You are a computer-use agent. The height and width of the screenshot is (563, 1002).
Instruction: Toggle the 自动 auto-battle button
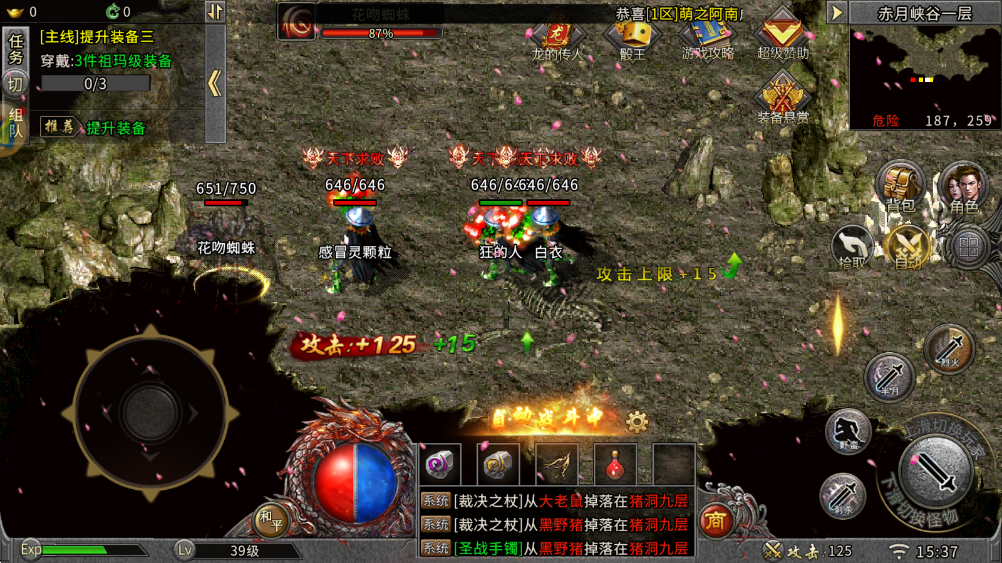[x=908, y=245]
